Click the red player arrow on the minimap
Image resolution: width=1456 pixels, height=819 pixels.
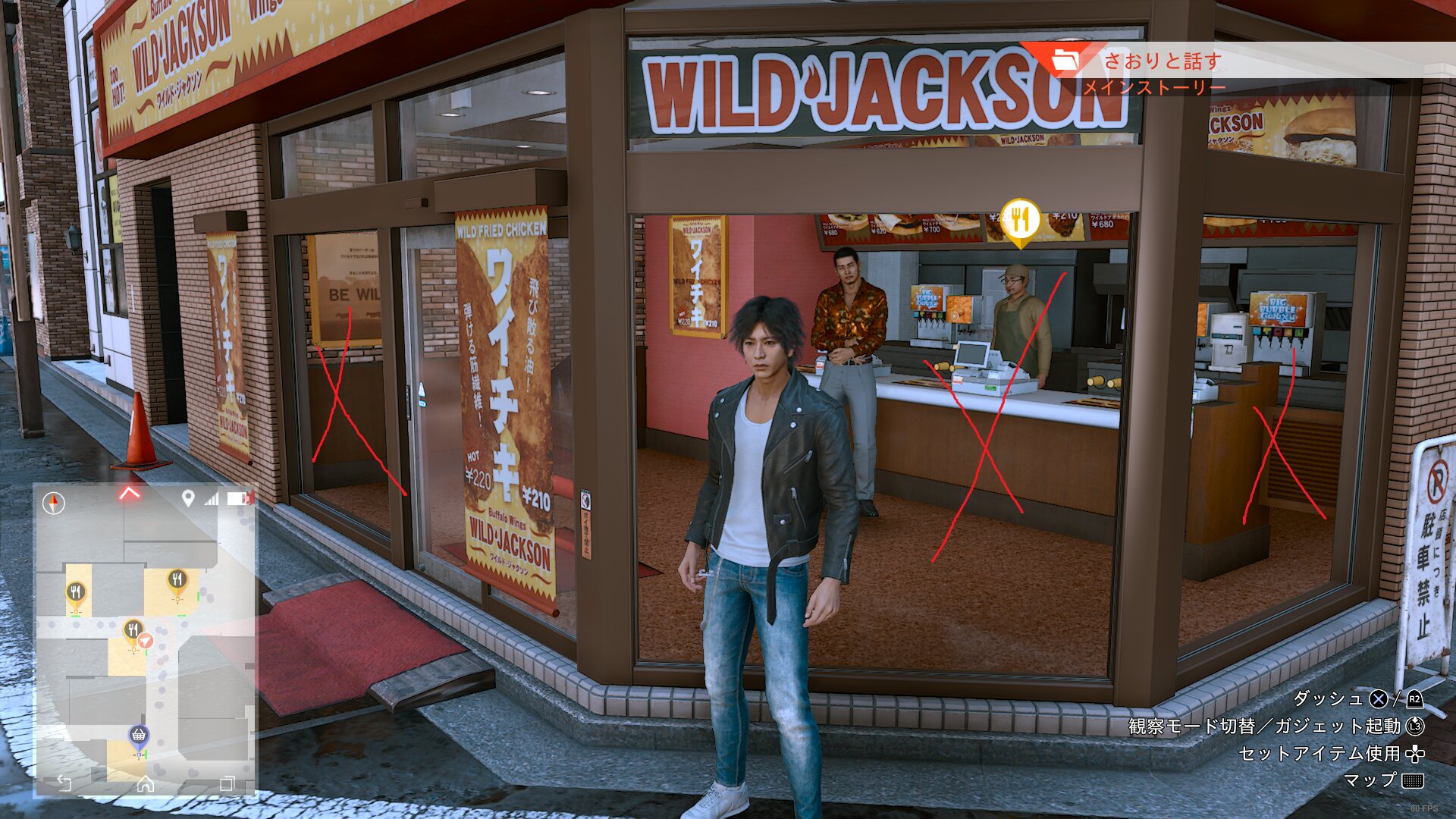(x=146, y=642)
